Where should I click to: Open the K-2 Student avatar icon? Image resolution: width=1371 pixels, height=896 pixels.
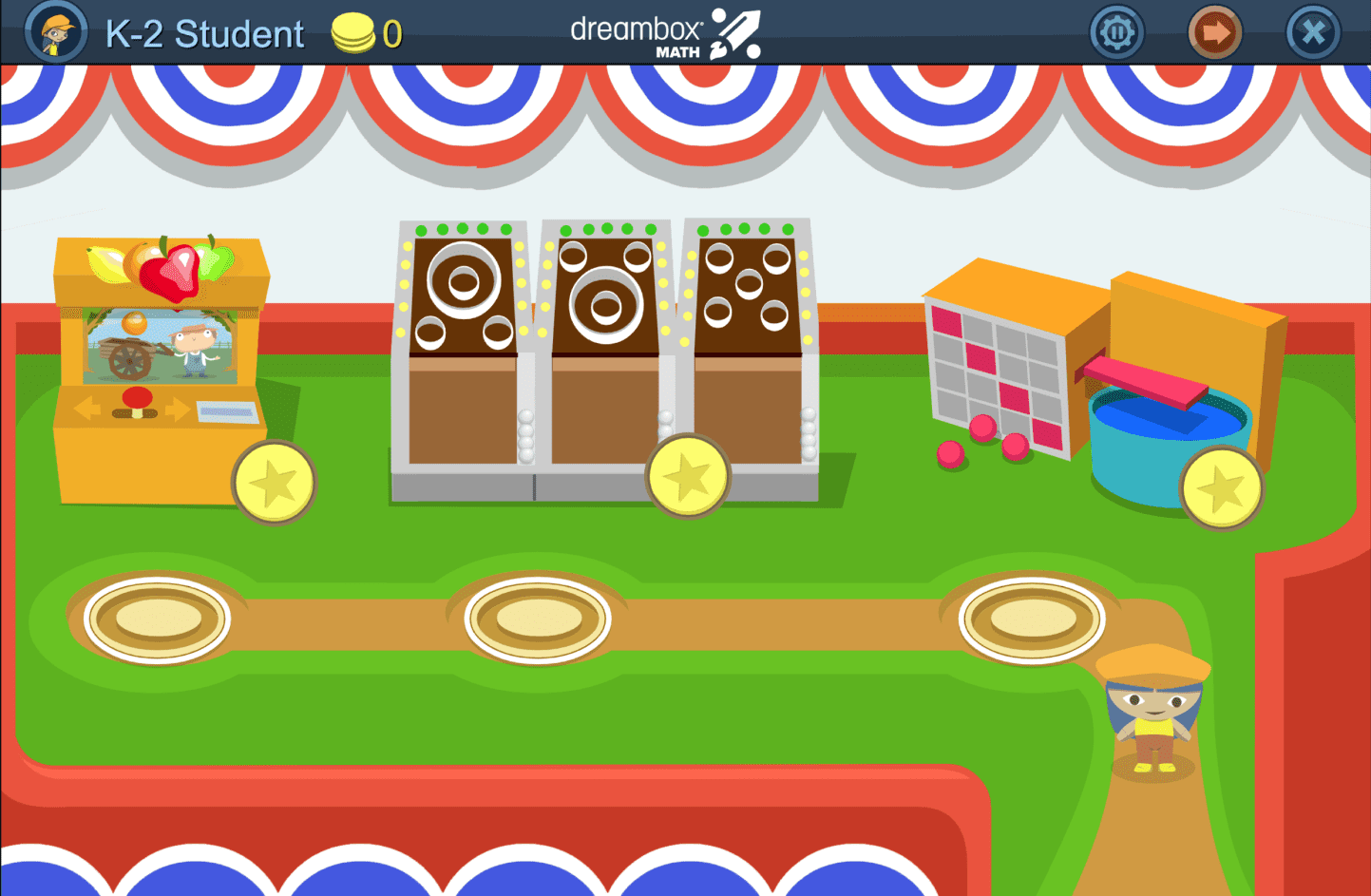(55, 31)
